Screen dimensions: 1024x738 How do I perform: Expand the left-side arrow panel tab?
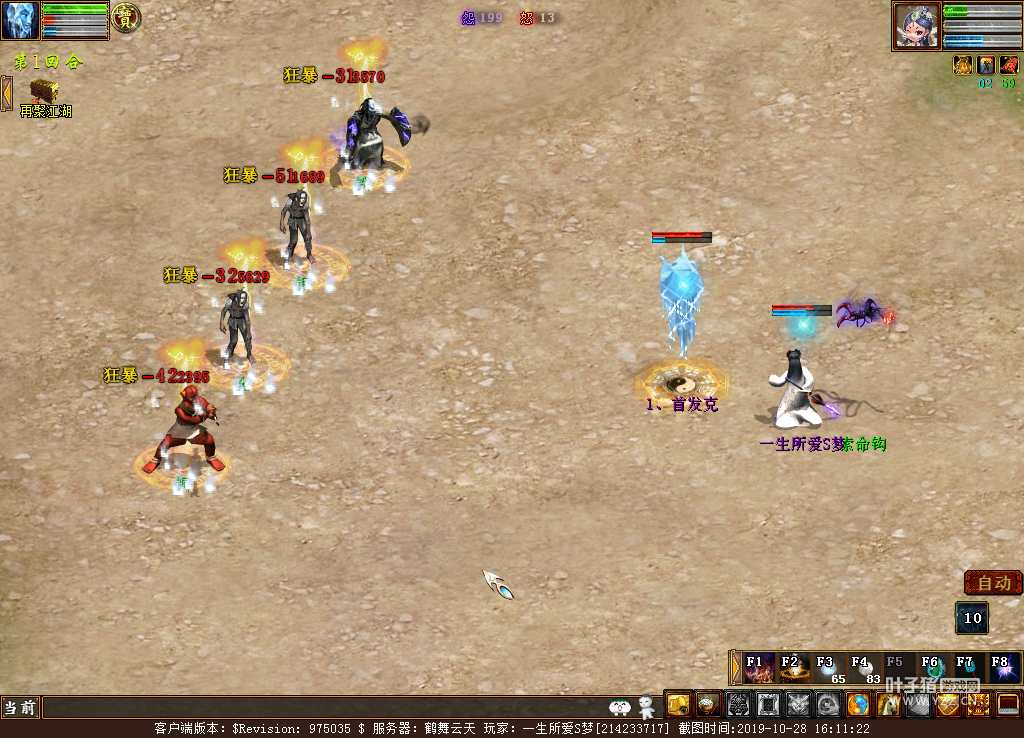click(x=6, y=94)
